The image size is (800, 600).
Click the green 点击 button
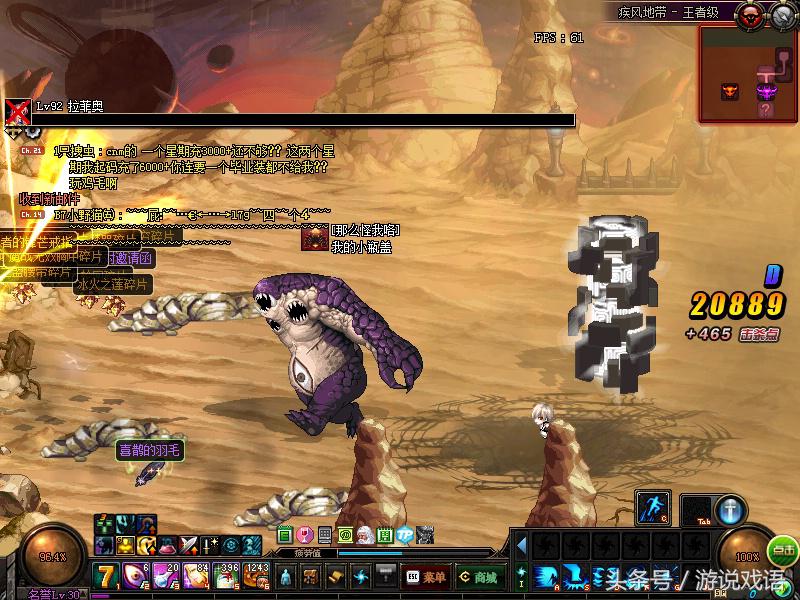tap(783, 551)
